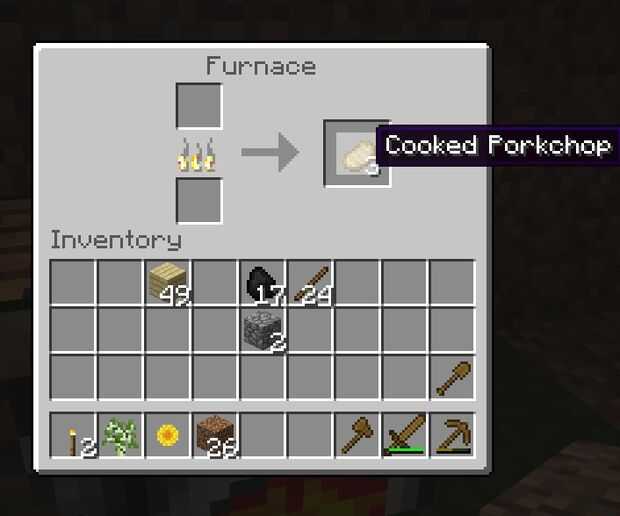
Task: Select the wooden axe in the hotbar
Action: coord(358,436)
